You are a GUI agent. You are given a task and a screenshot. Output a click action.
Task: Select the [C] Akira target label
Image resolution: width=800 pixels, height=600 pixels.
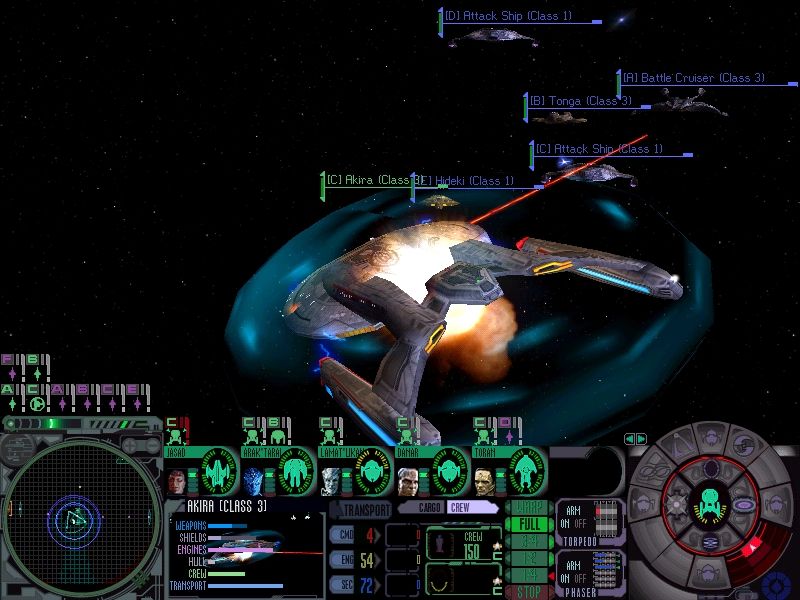coord(368,181)
